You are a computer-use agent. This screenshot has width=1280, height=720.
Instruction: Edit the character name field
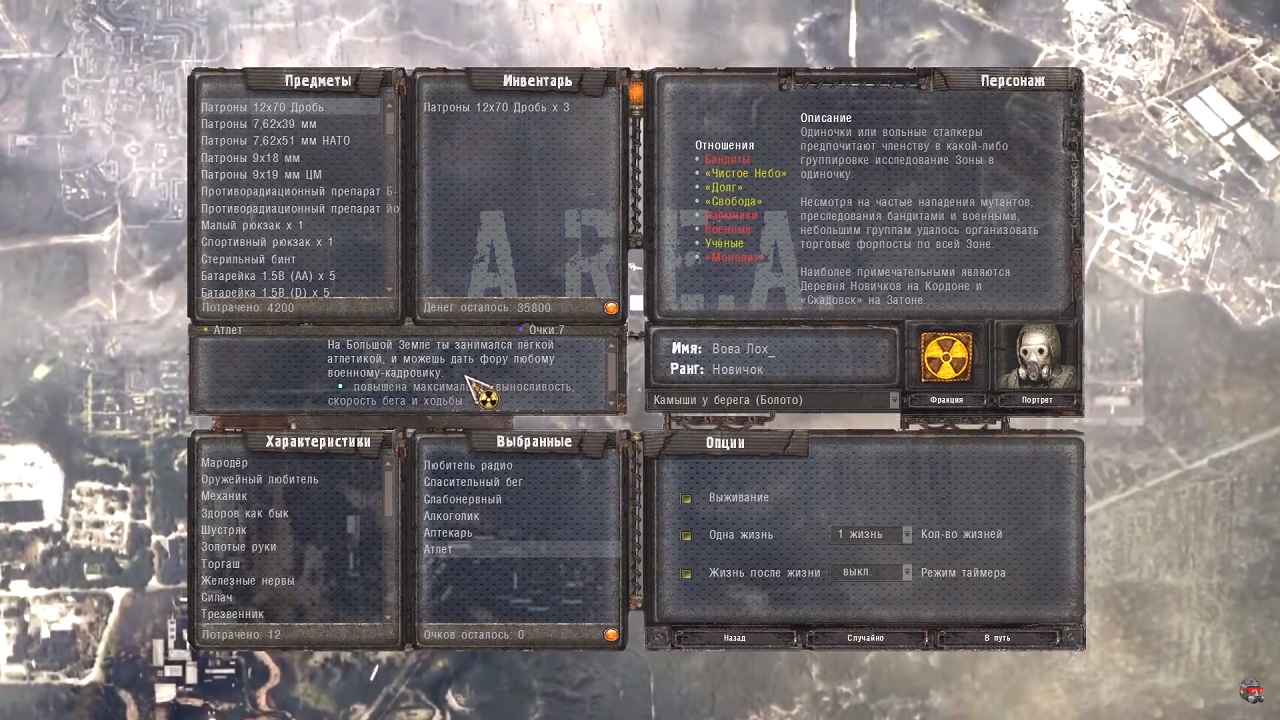point(800,350)
